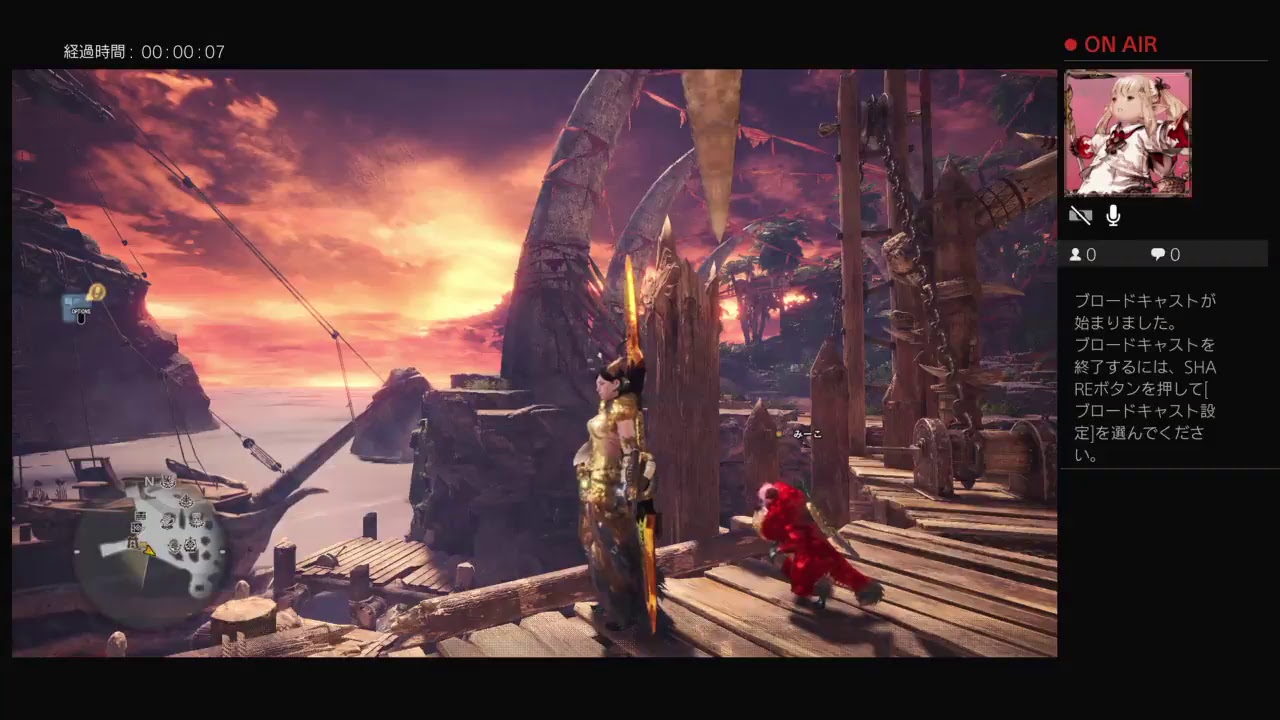Open the quest notification exclamation icon above OPTIONS
1280x720 pixels.
click(x=96, y=290)
